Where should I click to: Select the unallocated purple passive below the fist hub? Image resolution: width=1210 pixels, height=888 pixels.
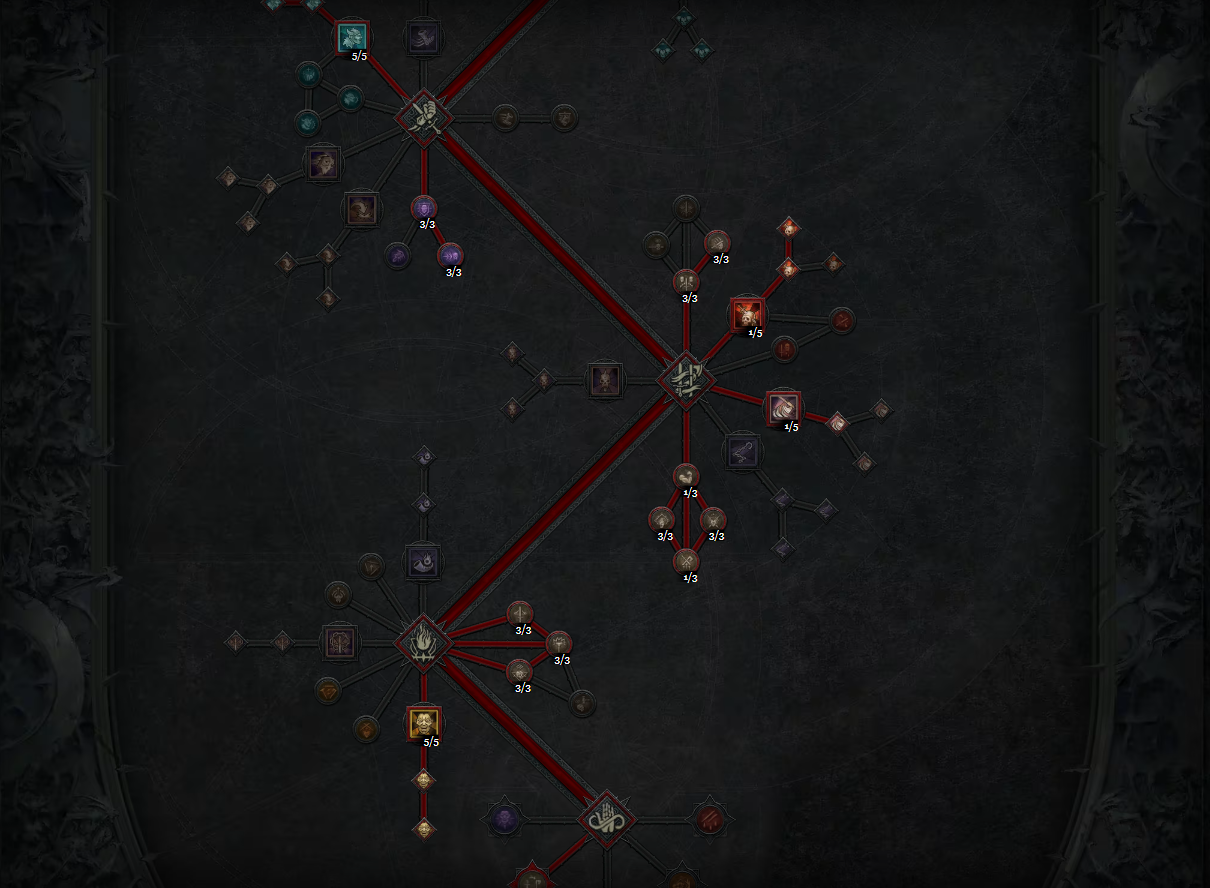tap(399, 256)
